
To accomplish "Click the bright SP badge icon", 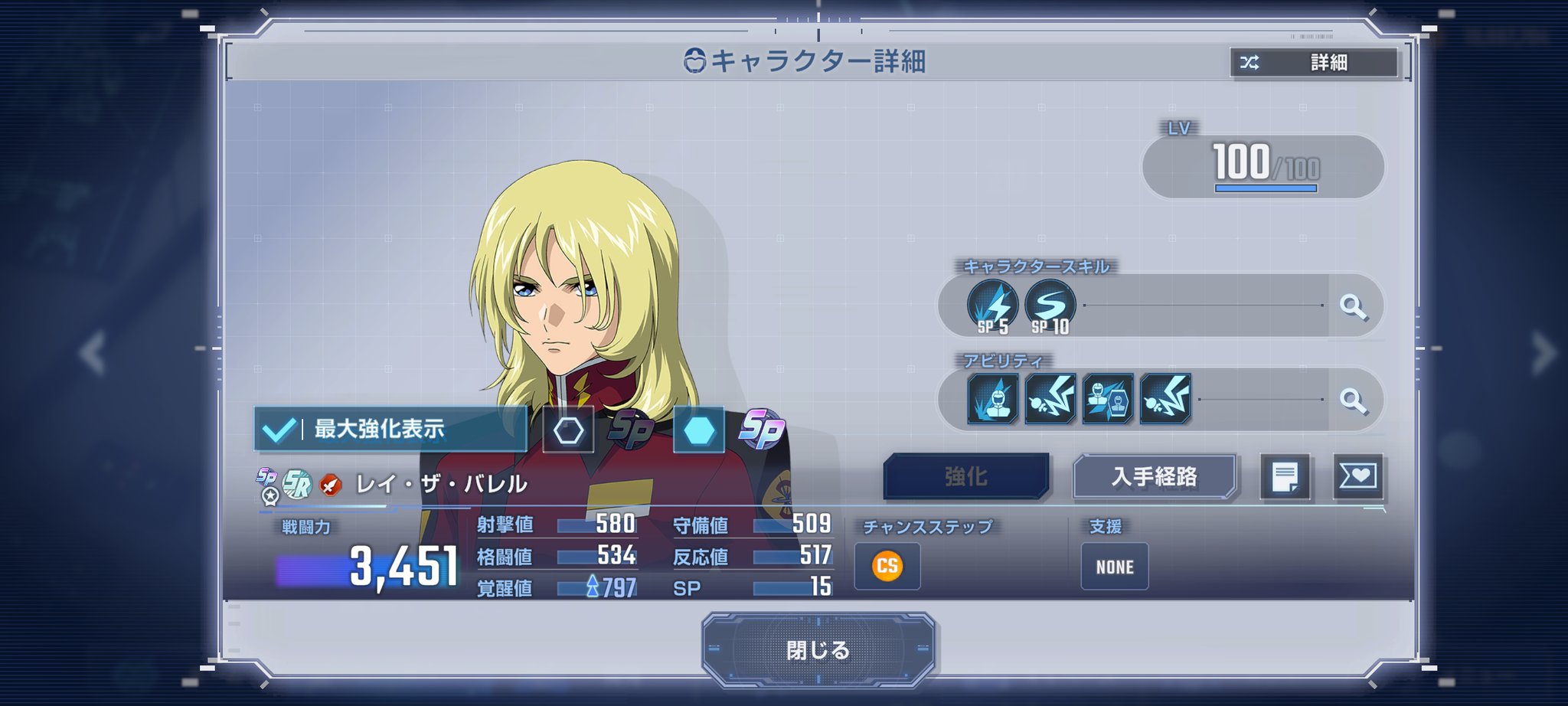I will [761, 429].
